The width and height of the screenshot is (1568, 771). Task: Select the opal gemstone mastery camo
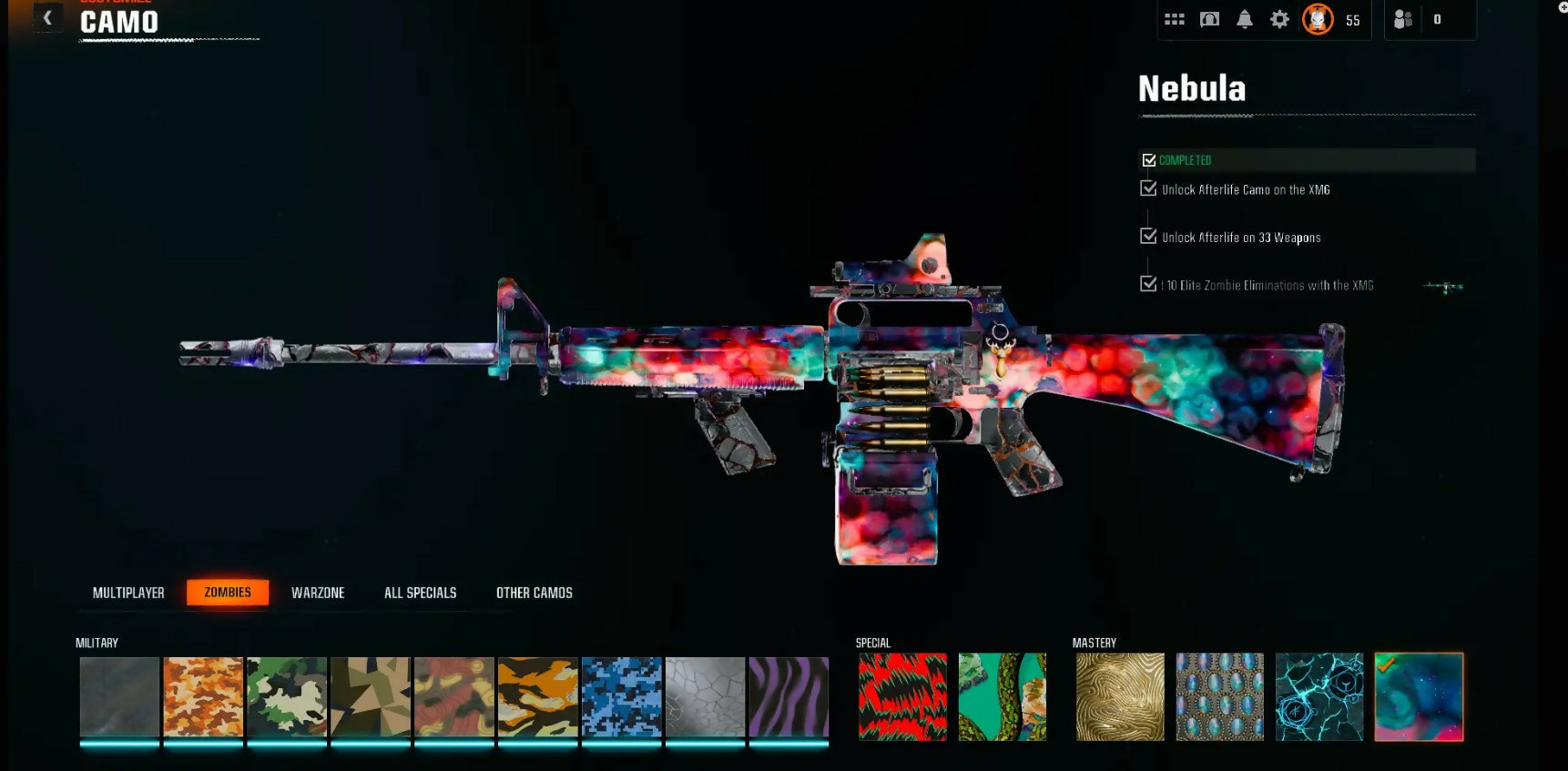point(1220,696)
